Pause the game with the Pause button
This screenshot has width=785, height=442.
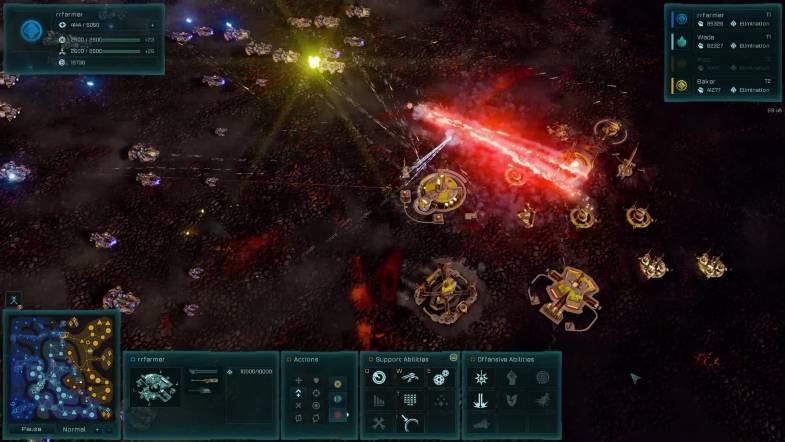coord(32,429)
